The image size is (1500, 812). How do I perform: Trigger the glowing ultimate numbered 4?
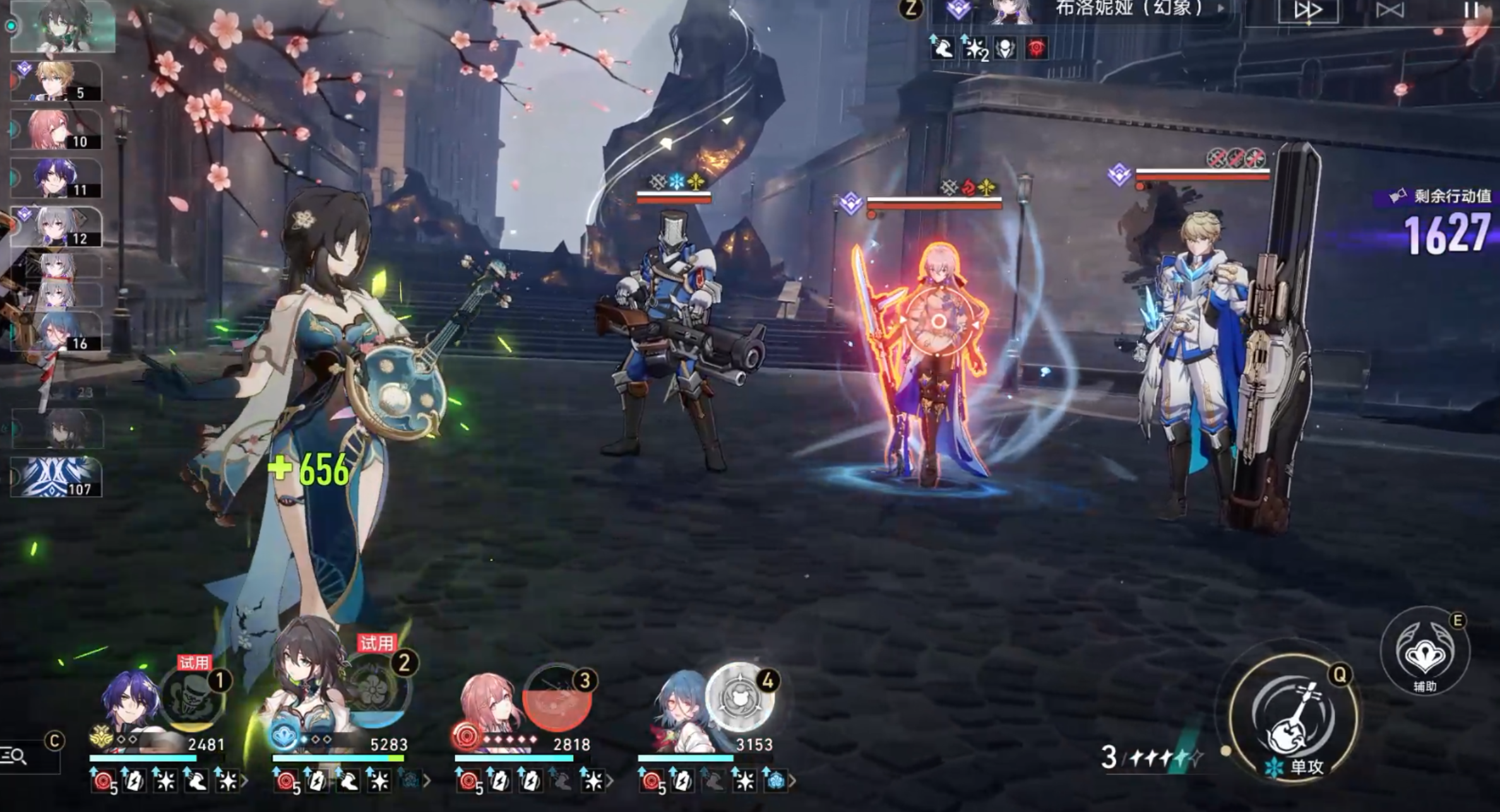(x=739, y=697)
